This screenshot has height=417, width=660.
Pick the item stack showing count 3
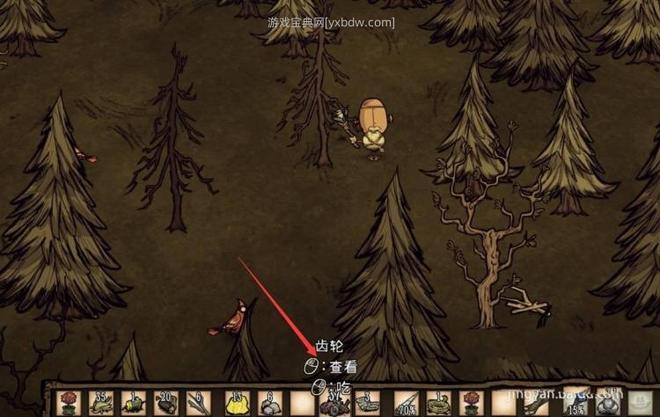click(365, 404)
